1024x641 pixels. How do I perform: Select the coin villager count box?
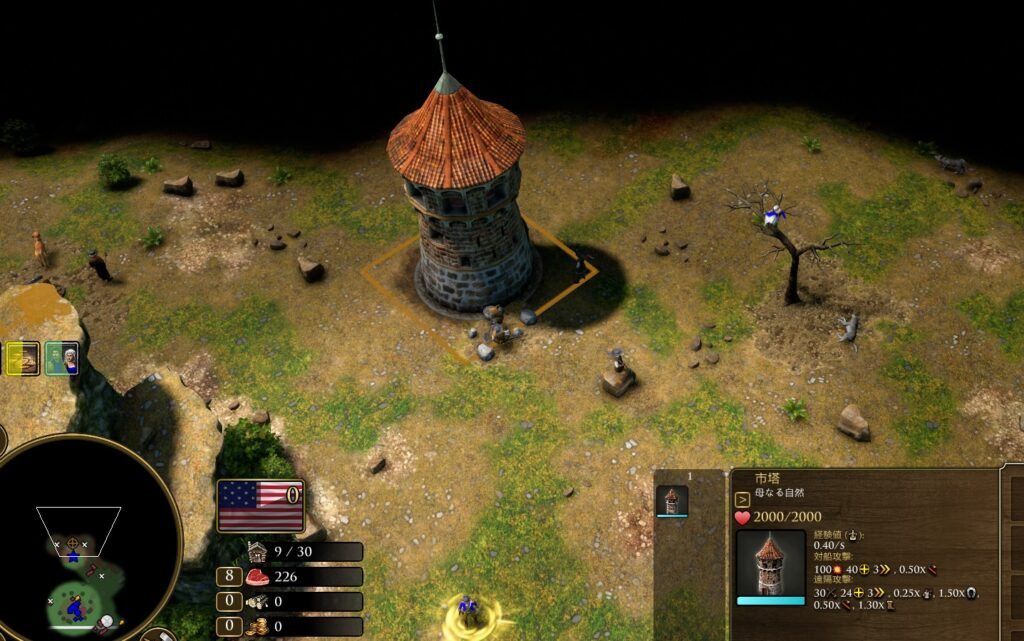coord(227,627)
